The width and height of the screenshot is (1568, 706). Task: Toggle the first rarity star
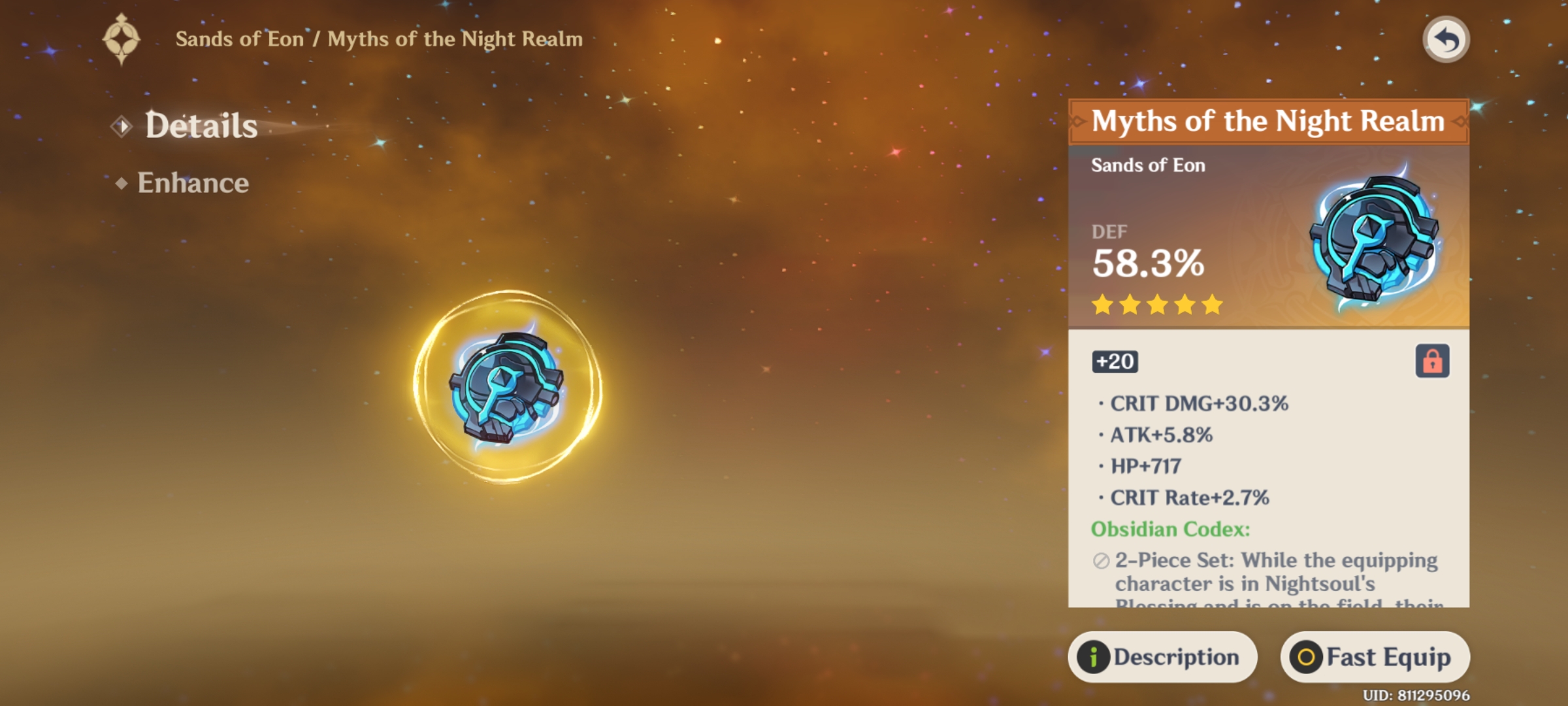tap(1102, 305)
